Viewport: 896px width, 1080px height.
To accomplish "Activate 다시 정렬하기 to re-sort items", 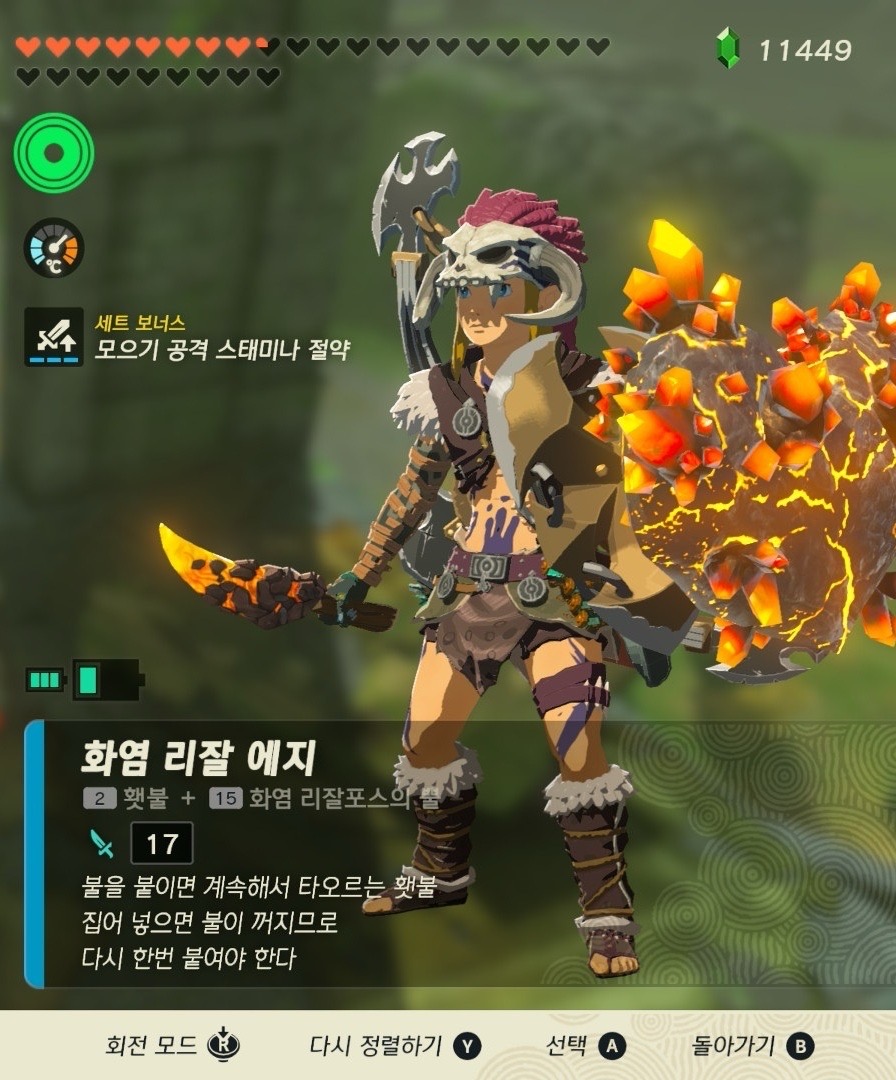I will click(x=395, y=1046).
